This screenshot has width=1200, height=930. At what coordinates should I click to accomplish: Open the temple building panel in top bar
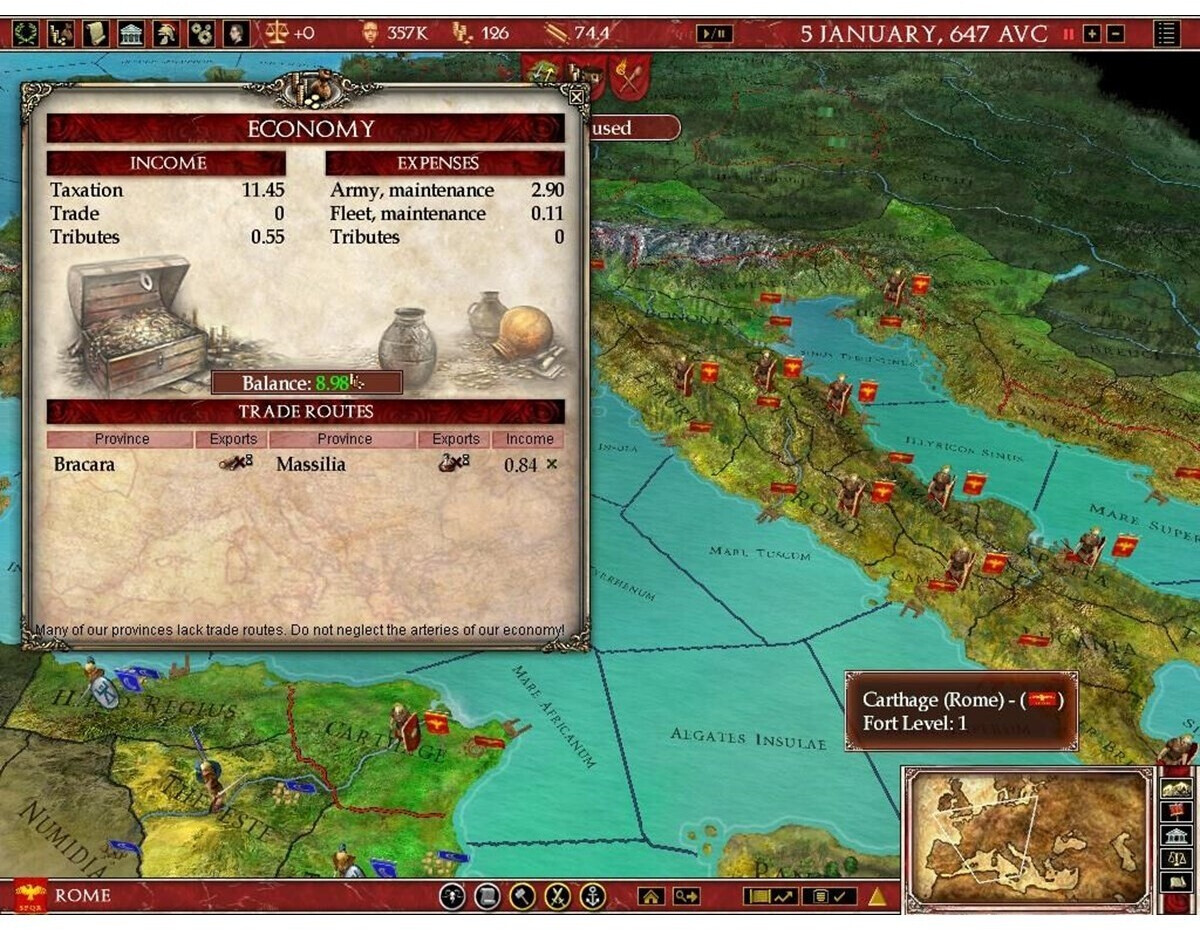[x=131, y=33]
